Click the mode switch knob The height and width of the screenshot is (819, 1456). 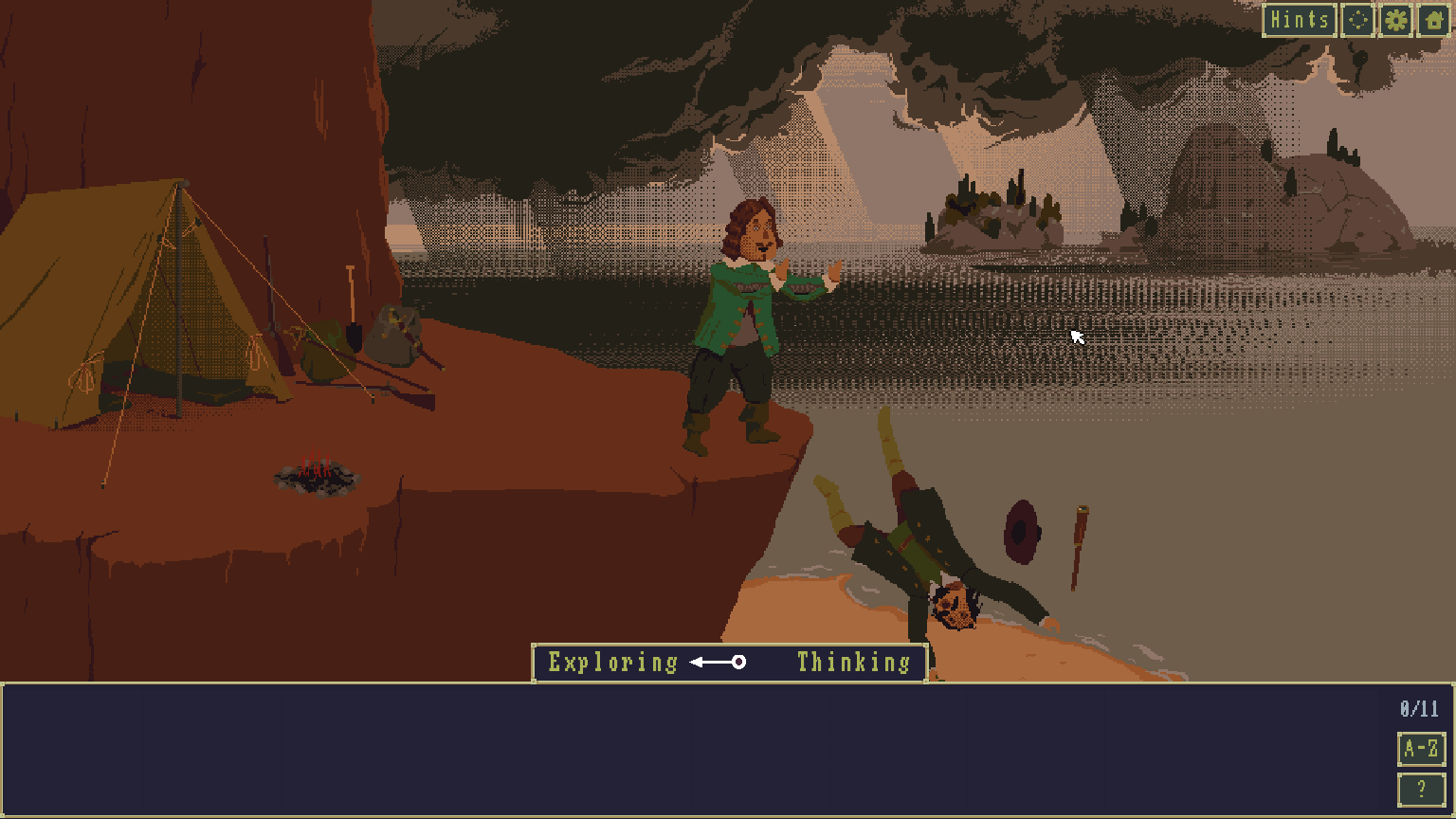point(738,663)
